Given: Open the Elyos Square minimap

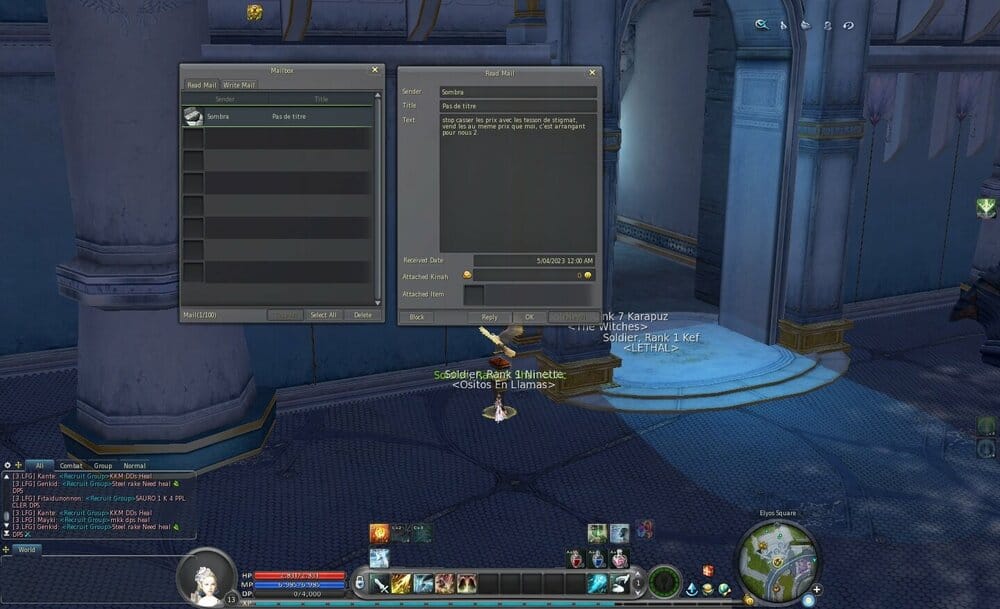Looking at the screenshot, I should (x=777, y=553).
